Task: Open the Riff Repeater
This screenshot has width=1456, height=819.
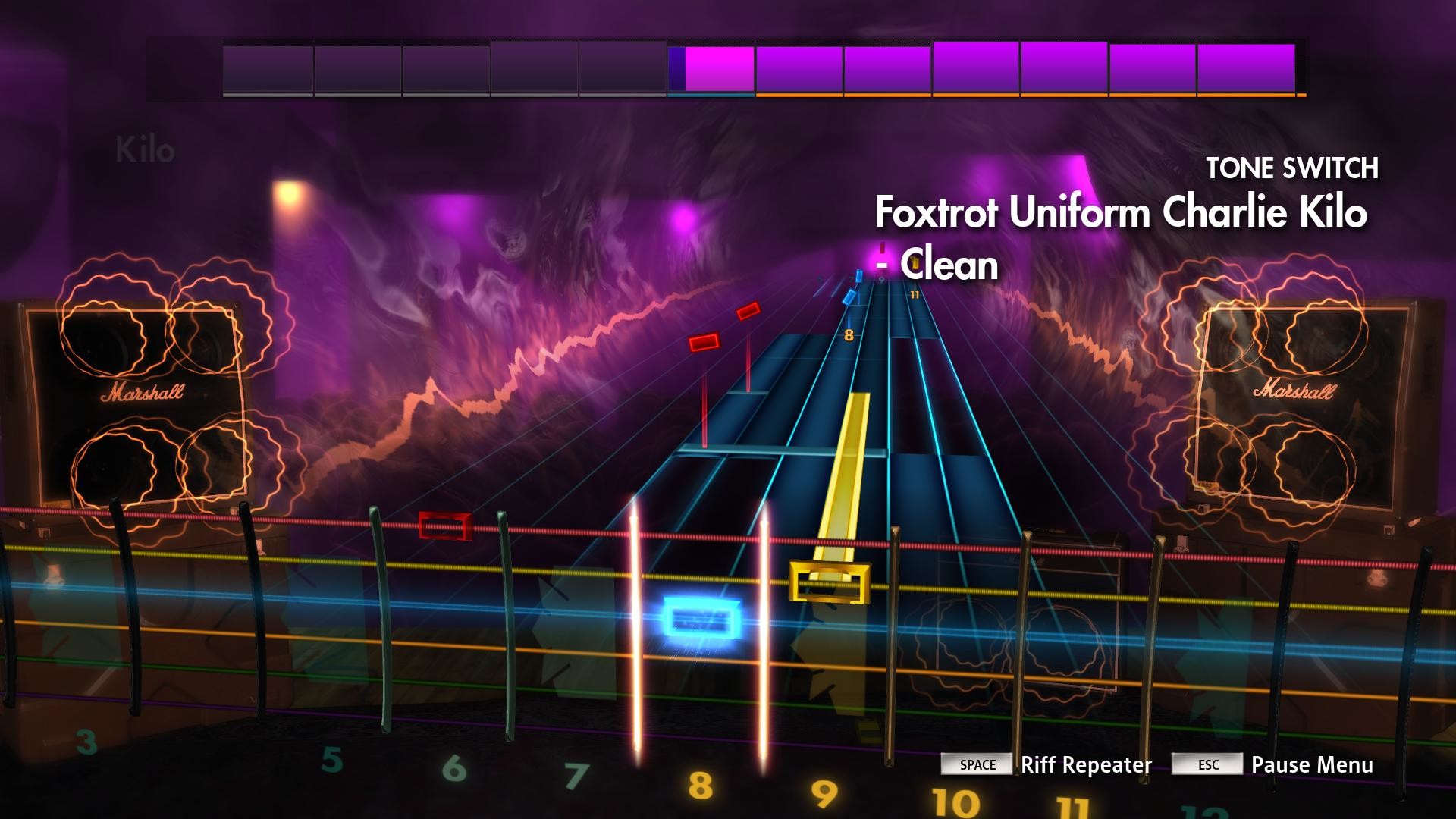Action: click(1086, 765)
